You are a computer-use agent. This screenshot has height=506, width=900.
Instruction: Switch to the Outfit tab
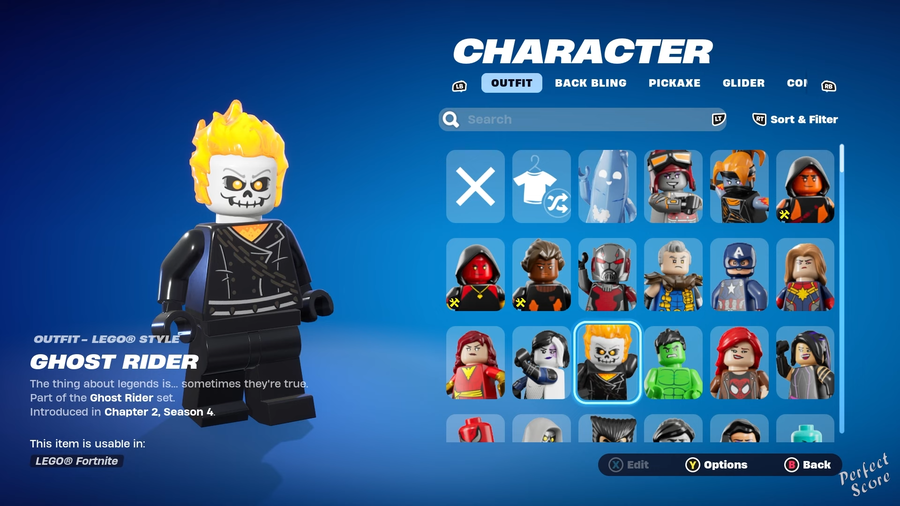point(511,83)
